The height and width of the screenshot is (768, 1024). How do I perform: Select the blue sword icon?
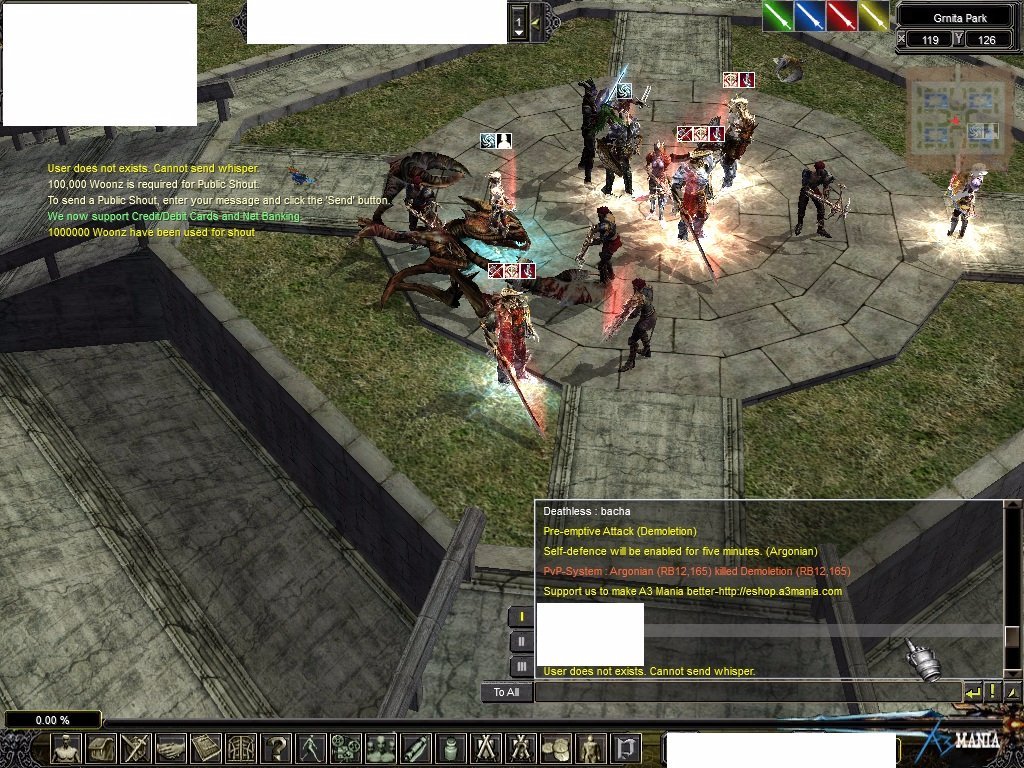(x=810, y=16)
